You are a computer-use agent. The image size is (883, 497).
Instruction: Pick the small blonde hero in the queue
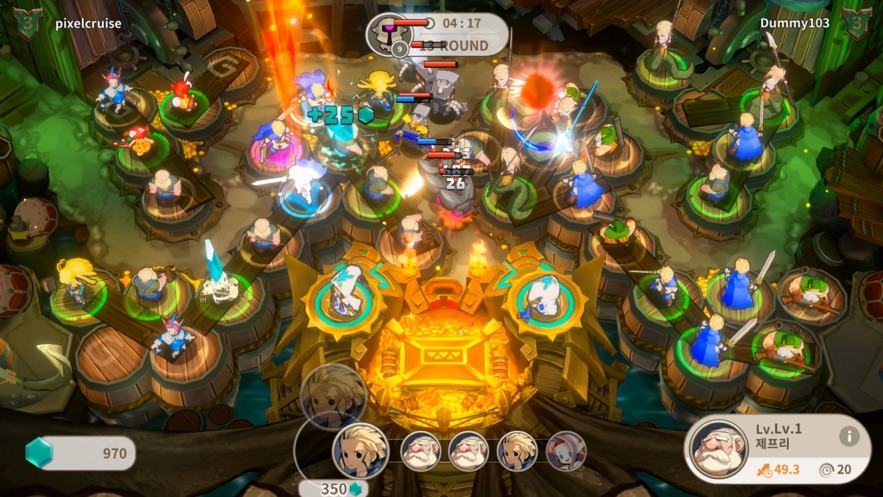click(x=517, y=451)
